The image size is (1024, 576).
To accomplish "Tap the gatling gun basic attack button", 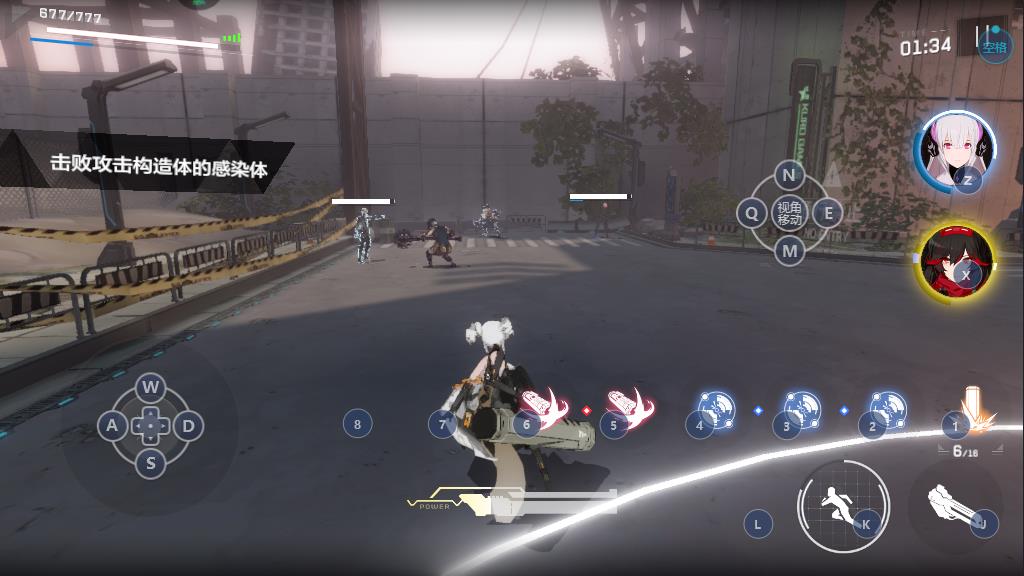I will point(955,507).
